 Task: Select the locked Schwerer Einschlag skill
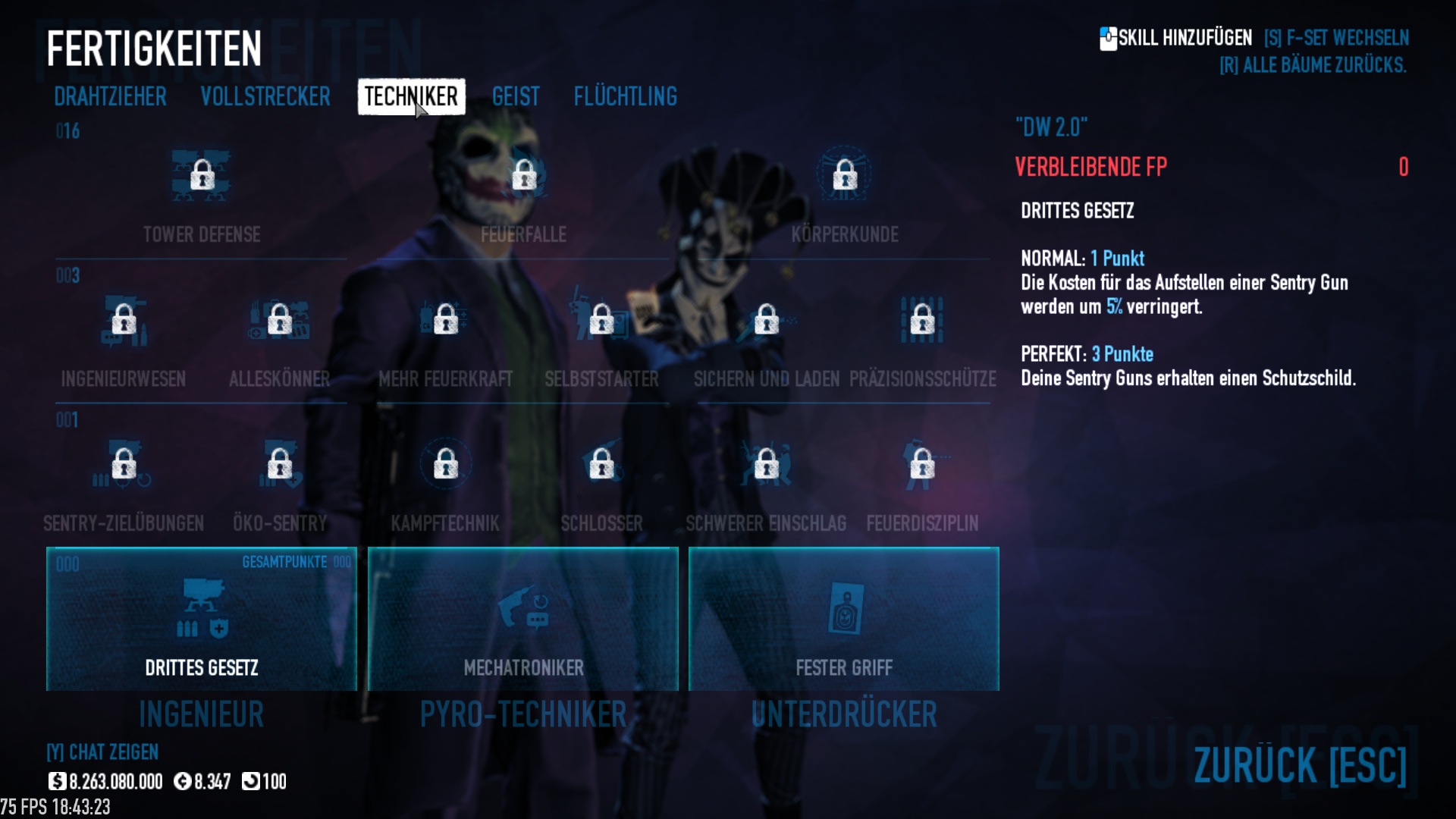[766, 465]
